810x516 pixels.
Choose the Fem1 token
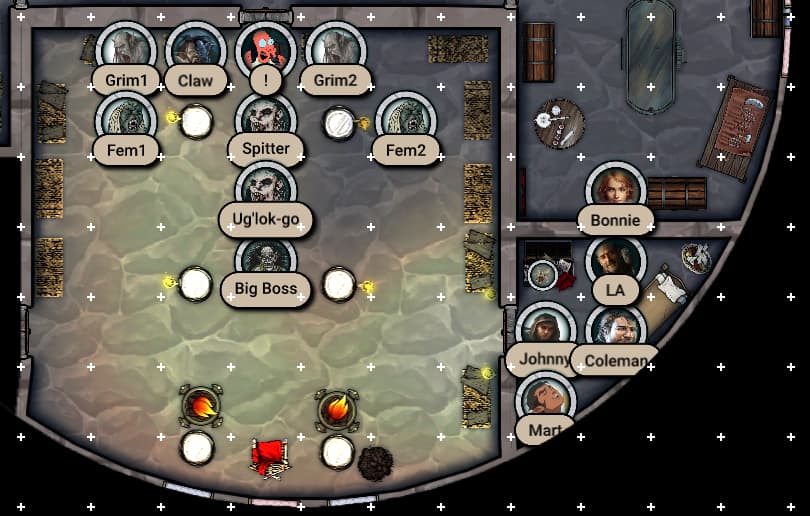(x=125, y=119)
